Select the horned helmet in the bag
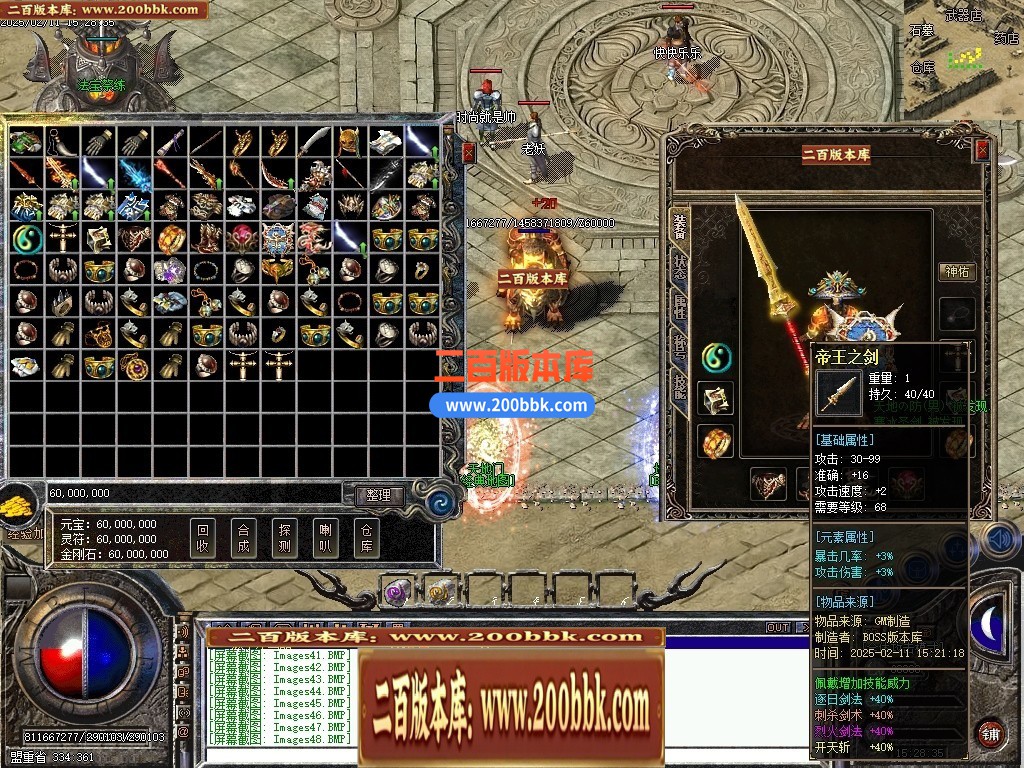1024x768 pixels. [349, 141]
